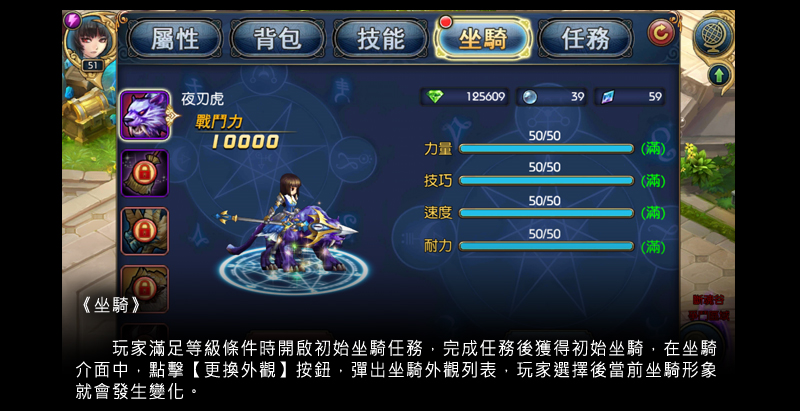Select the 坐騎 tab
This screenshot has width=800, height=411.
tap(483, 38)
